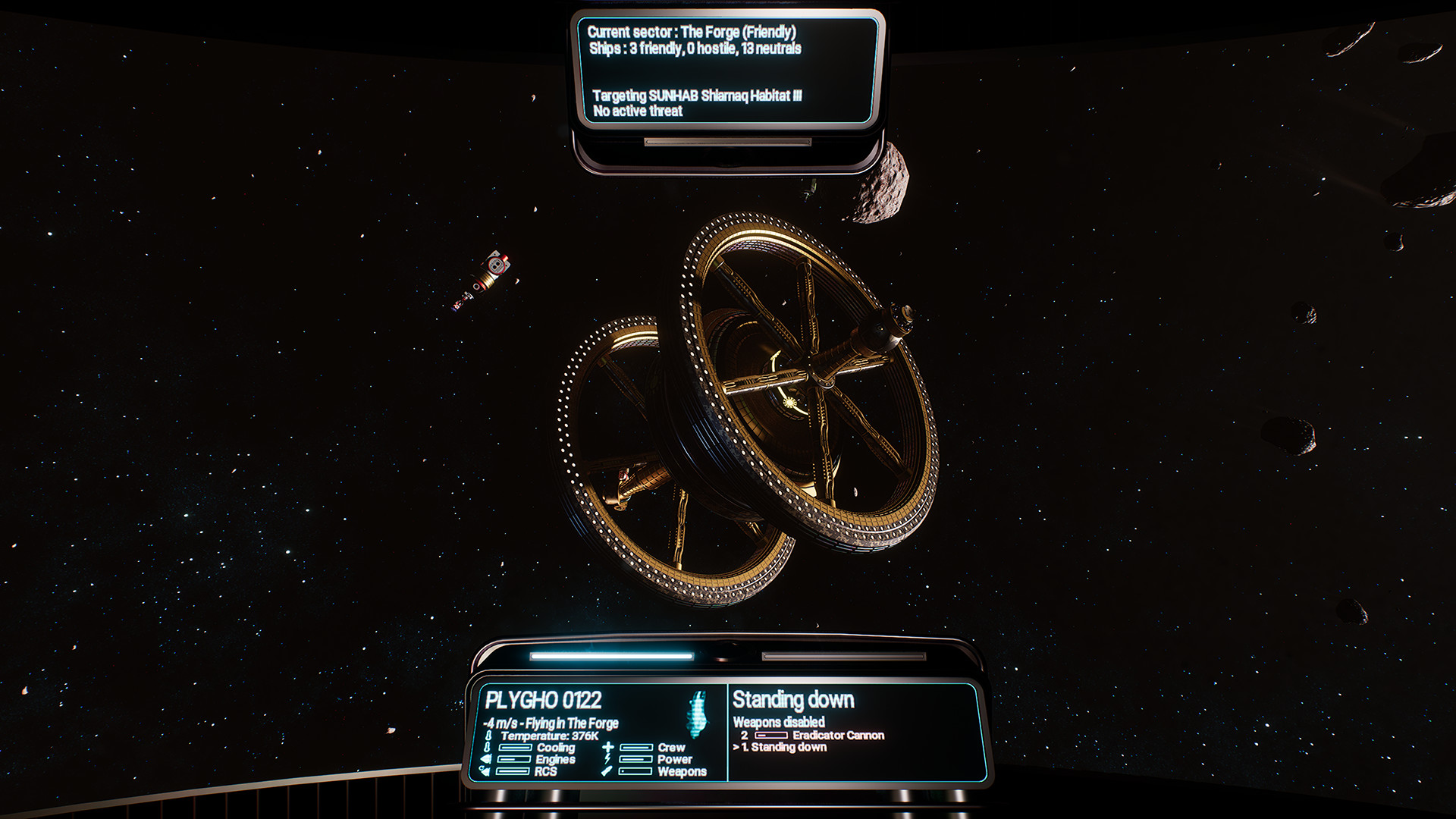This screenshot has width=1456, height=819.
Task: Select the Eradicator Cannon weapon group
Action: 837,735
